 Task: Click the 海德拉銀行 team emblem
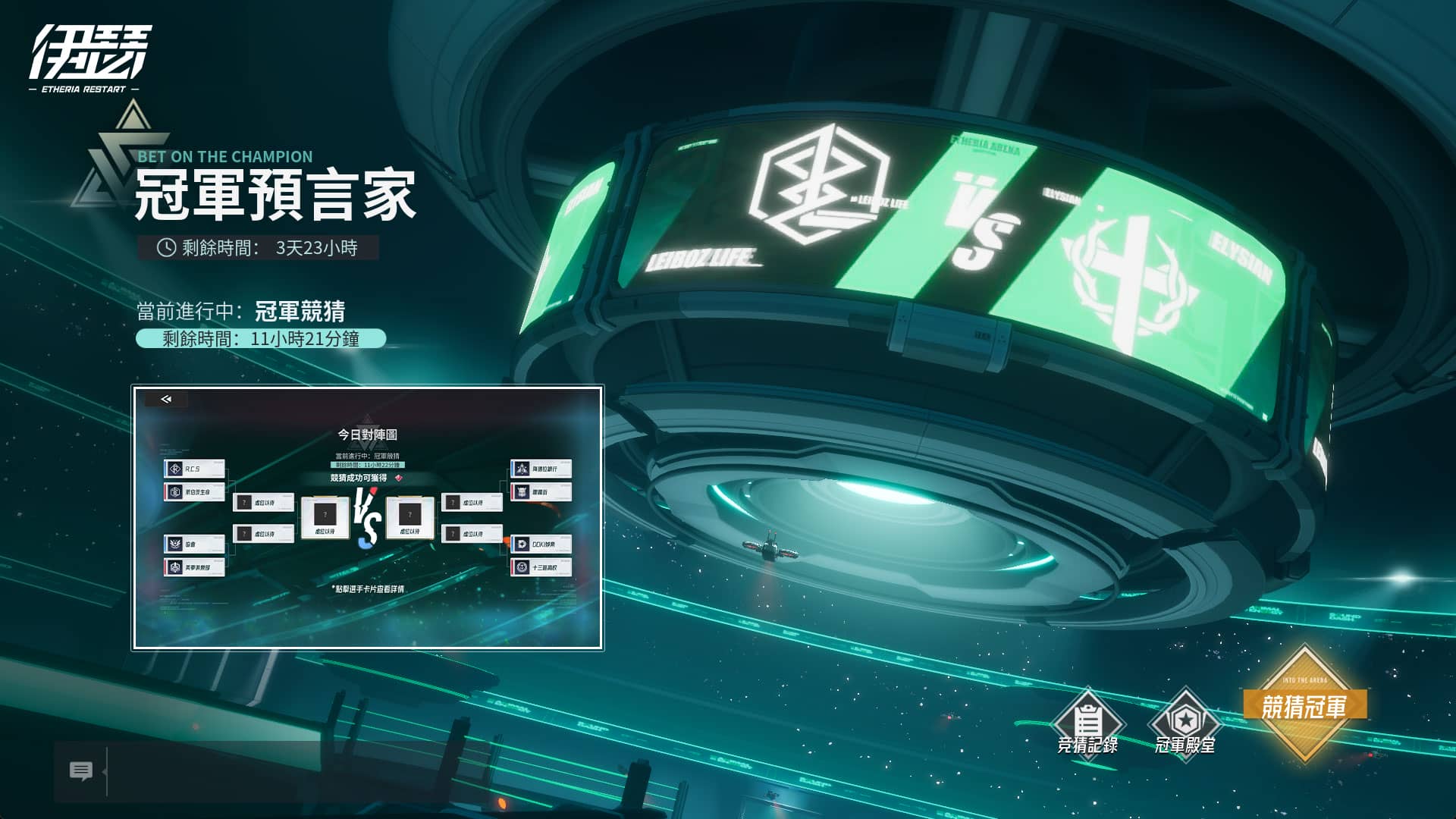click(x=522, y=468)
